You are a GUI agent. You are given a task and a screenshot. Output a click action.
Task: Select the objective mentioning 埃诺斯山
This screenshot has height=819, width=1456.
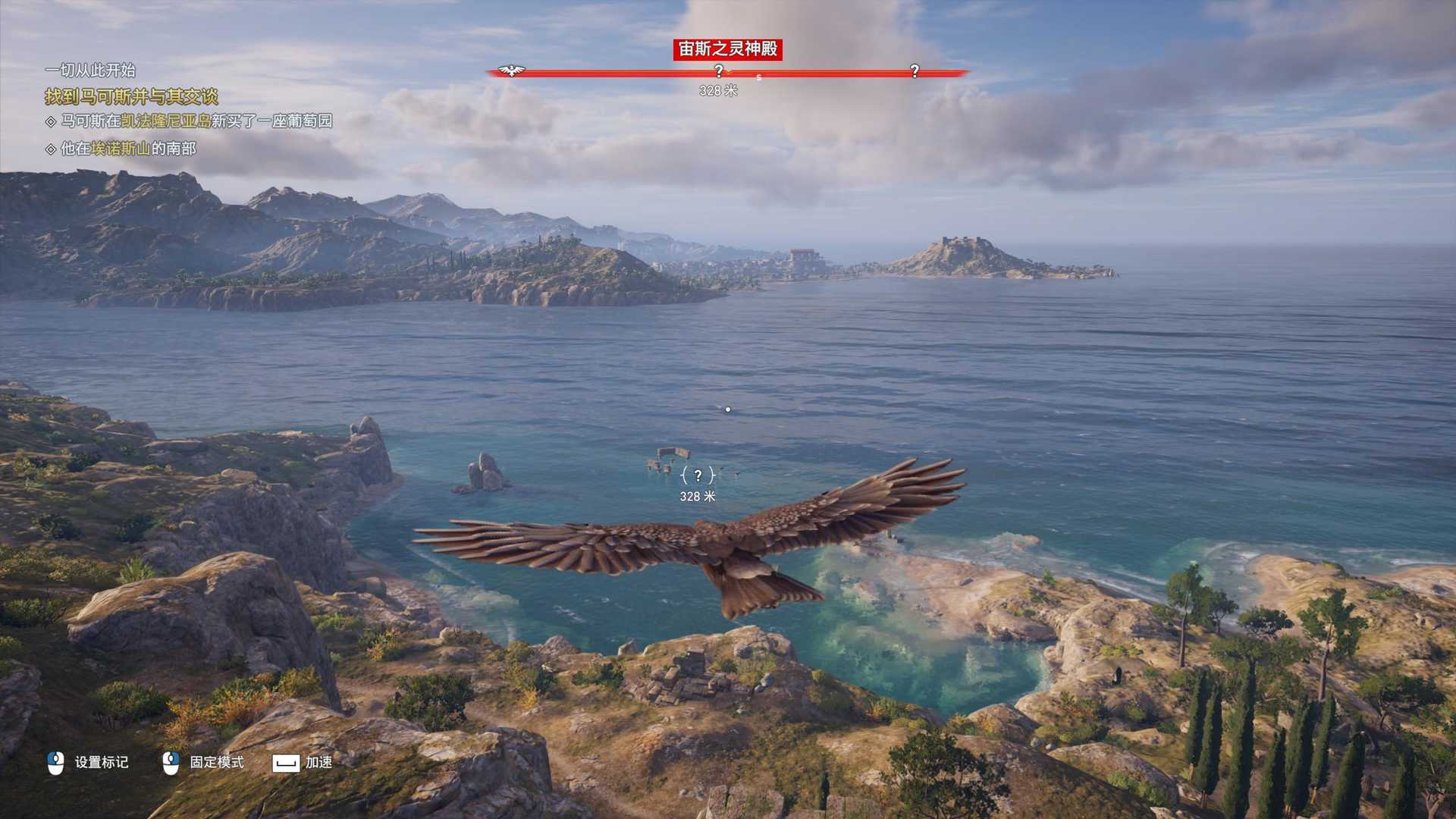coord(127,149)
